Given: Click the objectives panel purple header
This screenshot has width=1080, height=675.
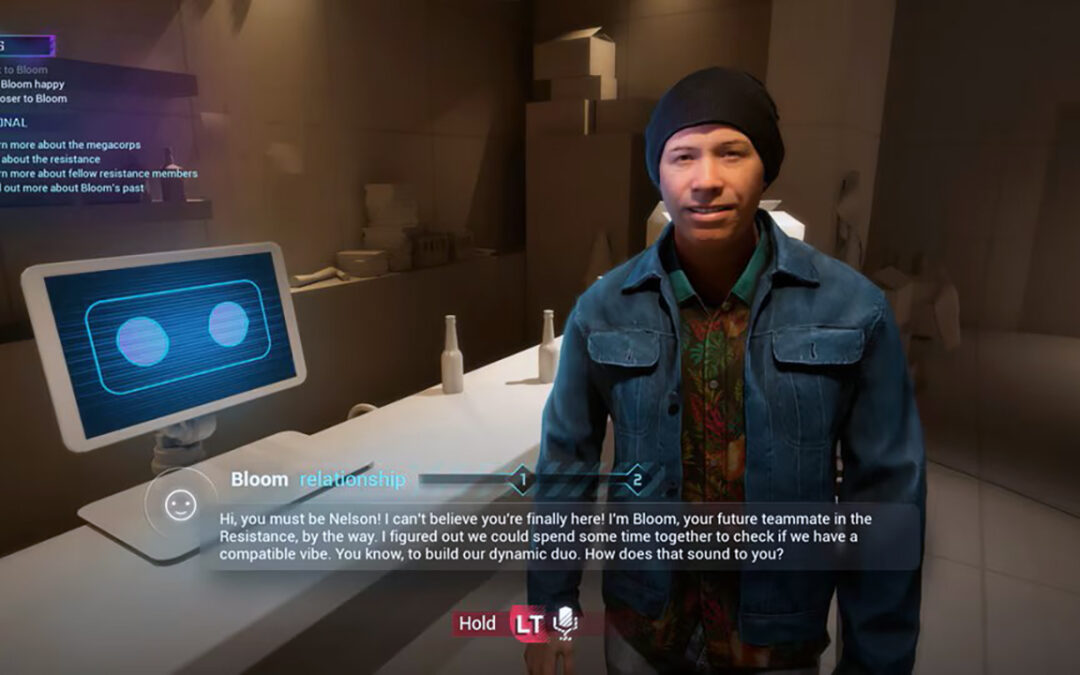Looking at the screenshot, I should pyautogui.click(x=26, y=46).
